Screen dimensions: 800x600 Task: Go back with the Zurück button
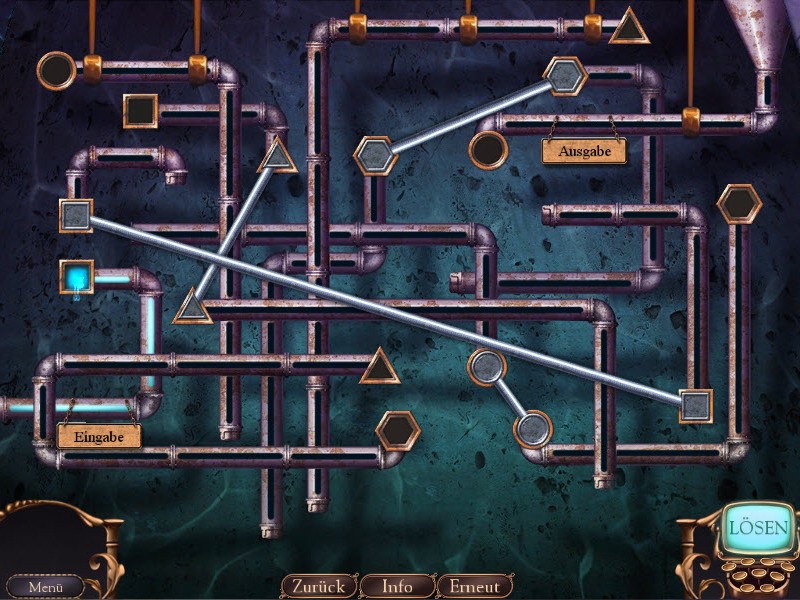pyautogui.click(x=318, y=586)
